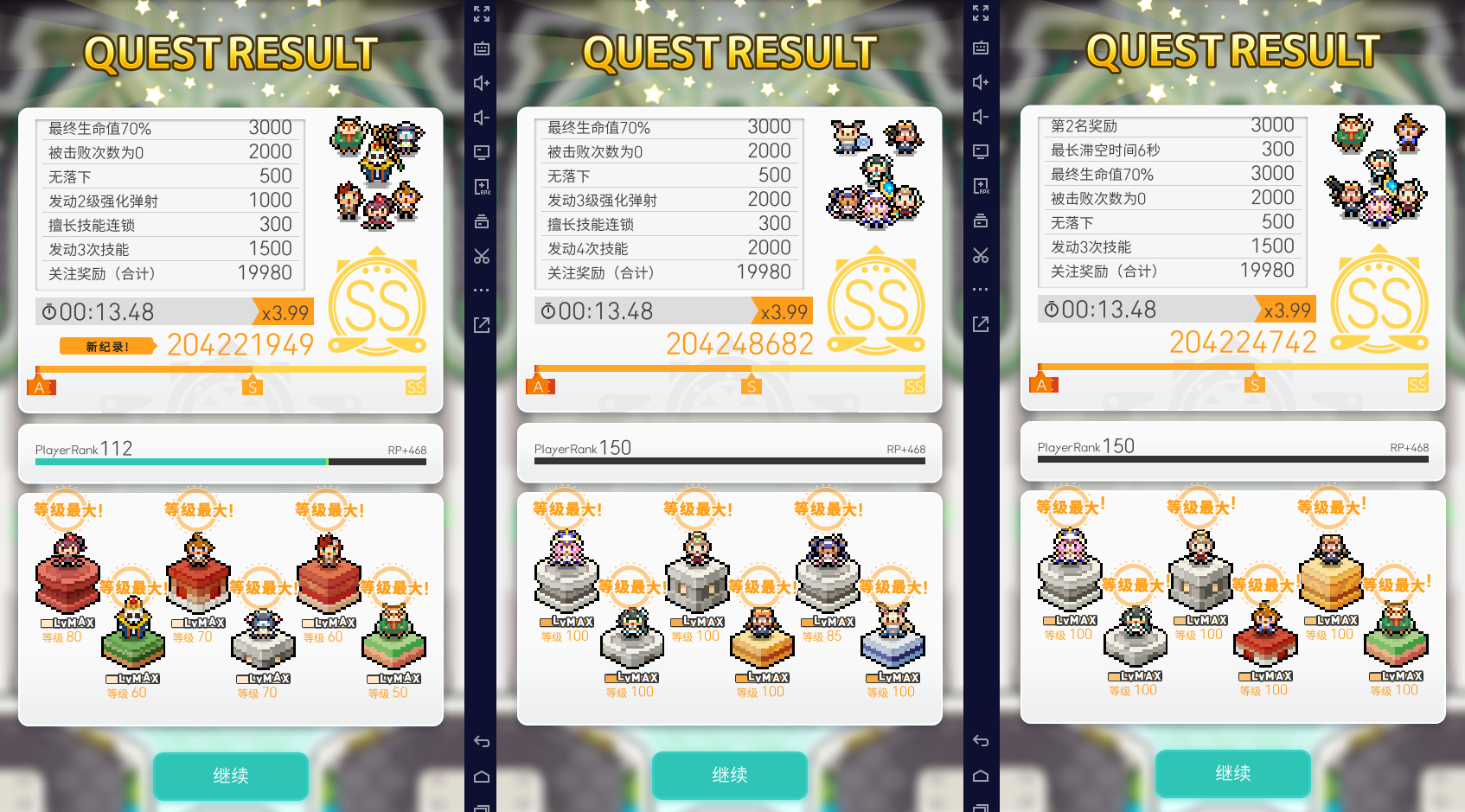
Task: Open the install APK icon in the sidebar
Action: [482, 186]
